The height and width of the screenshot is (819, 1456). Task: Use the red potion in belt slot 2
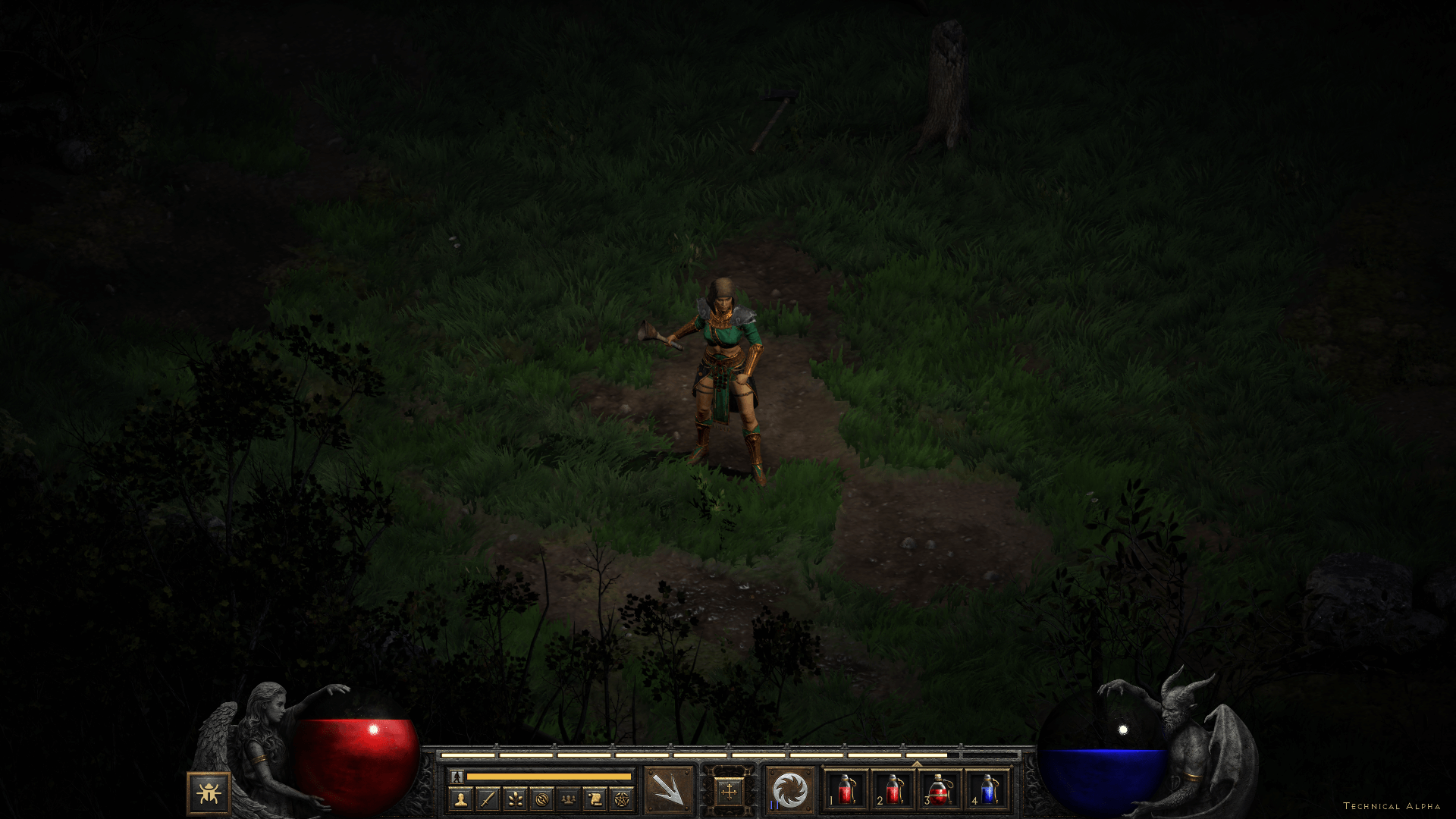[893, 790]
